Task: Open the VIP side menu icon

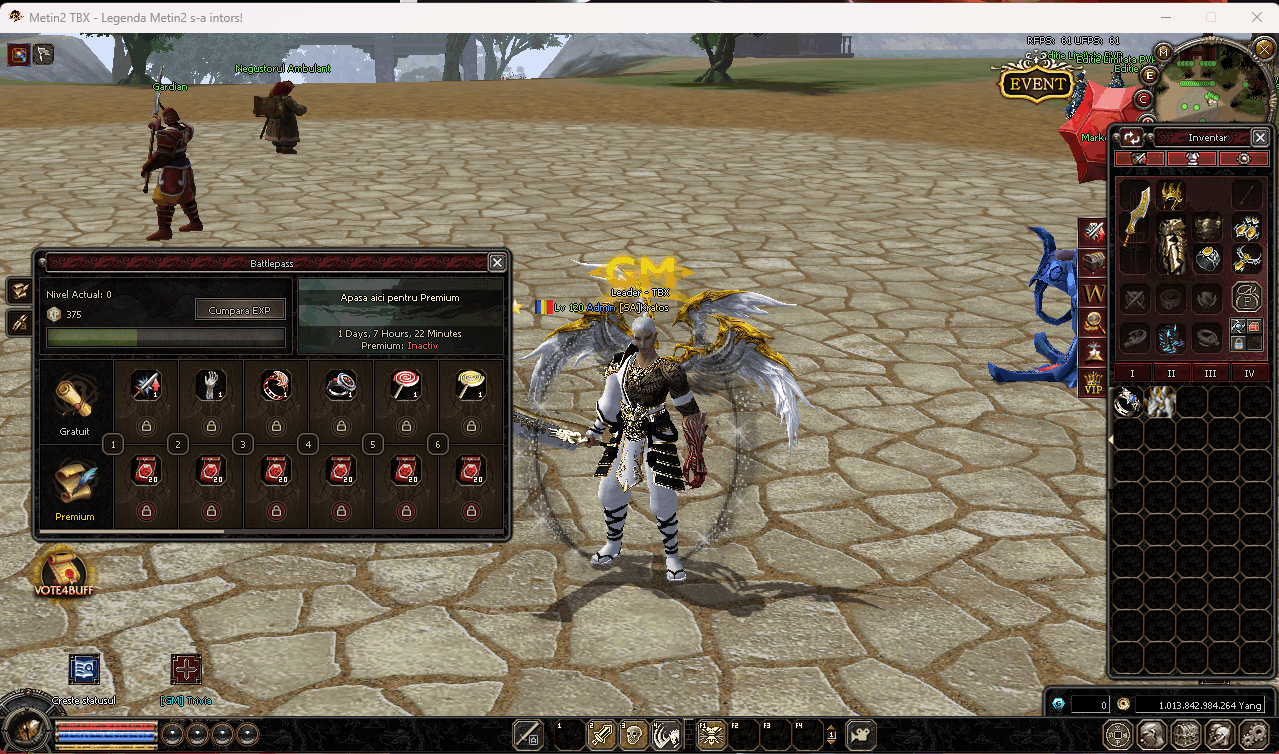Action: (x=1093, y=382)
